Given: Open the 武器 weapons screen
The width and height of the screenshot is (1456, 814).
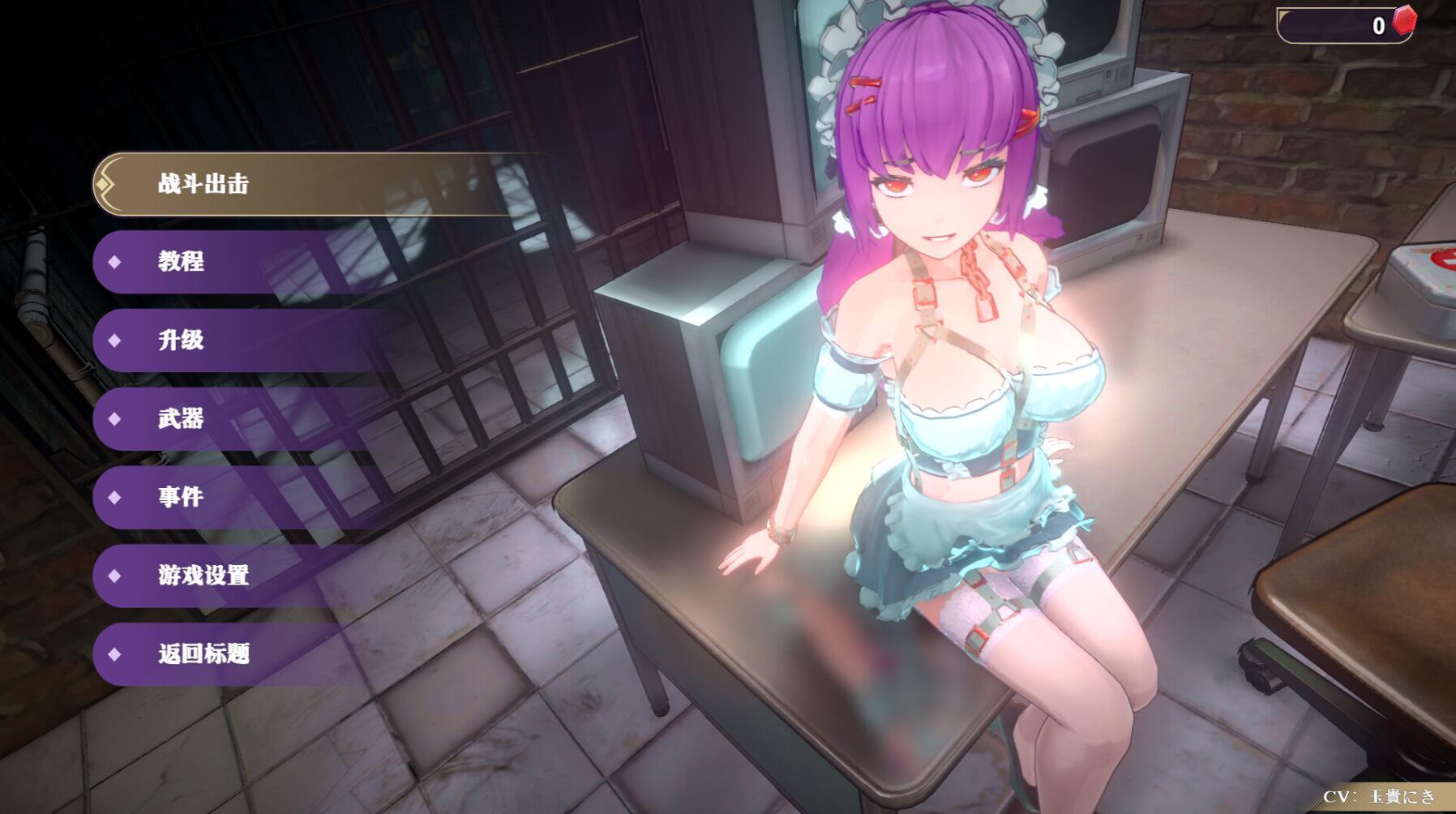Looking at the screenshot, I should [180, 420].
